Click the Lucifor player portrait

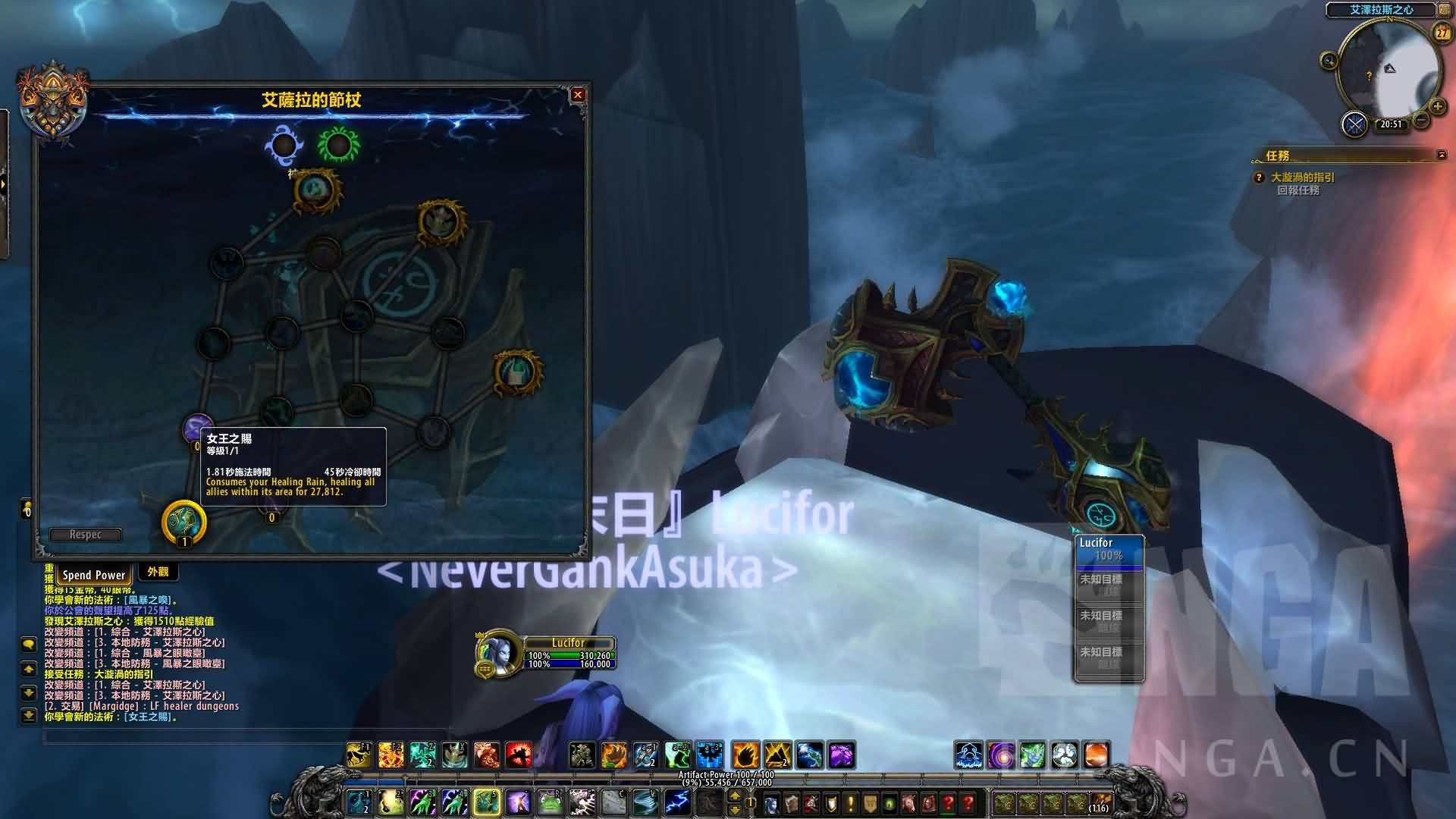(x=497, y=652)
